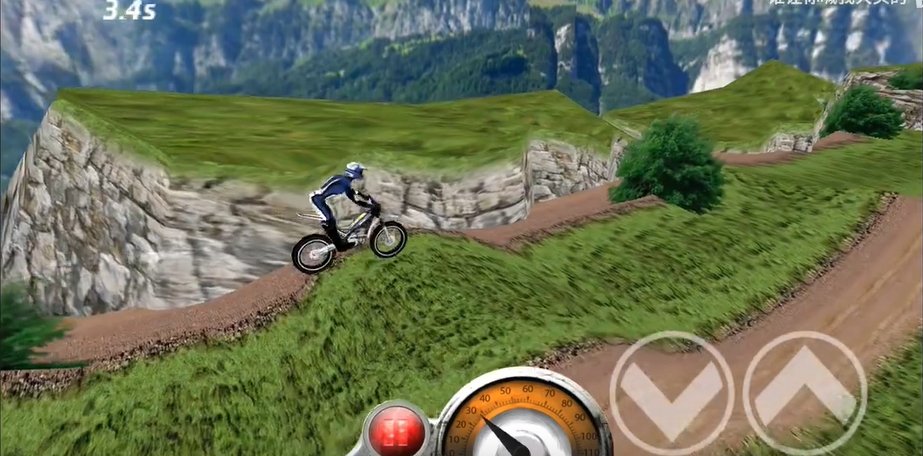Activate the up-arrow accelerate control
Screen dimensions: 923x456
click(x=804, y=393)
